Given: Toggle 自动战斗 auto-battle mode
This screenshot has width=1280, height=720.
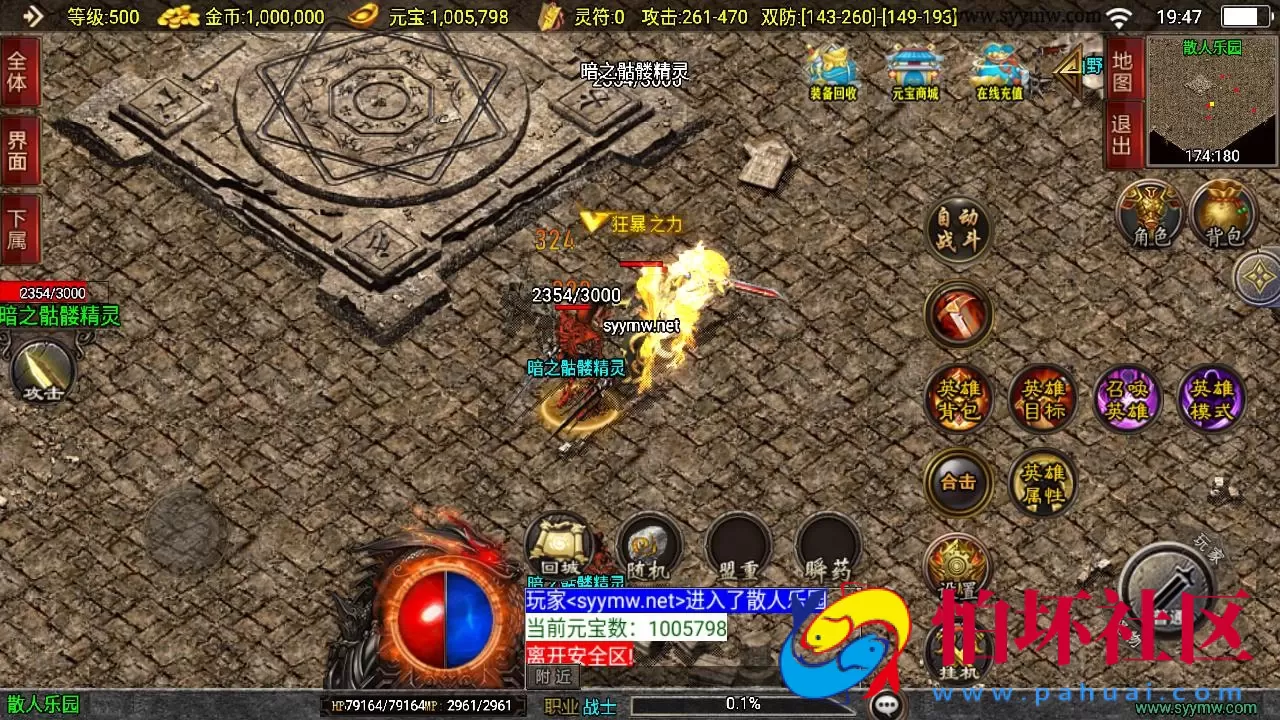Looking at the screenshot, I should click(958, 231).
